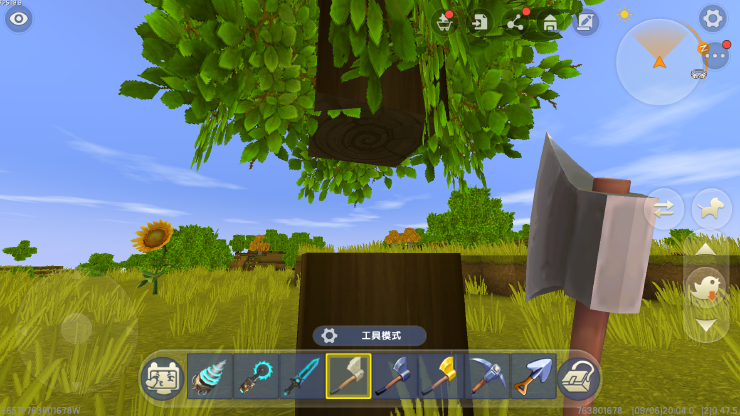Select the drill tool hotbar slot

point(210,377)
